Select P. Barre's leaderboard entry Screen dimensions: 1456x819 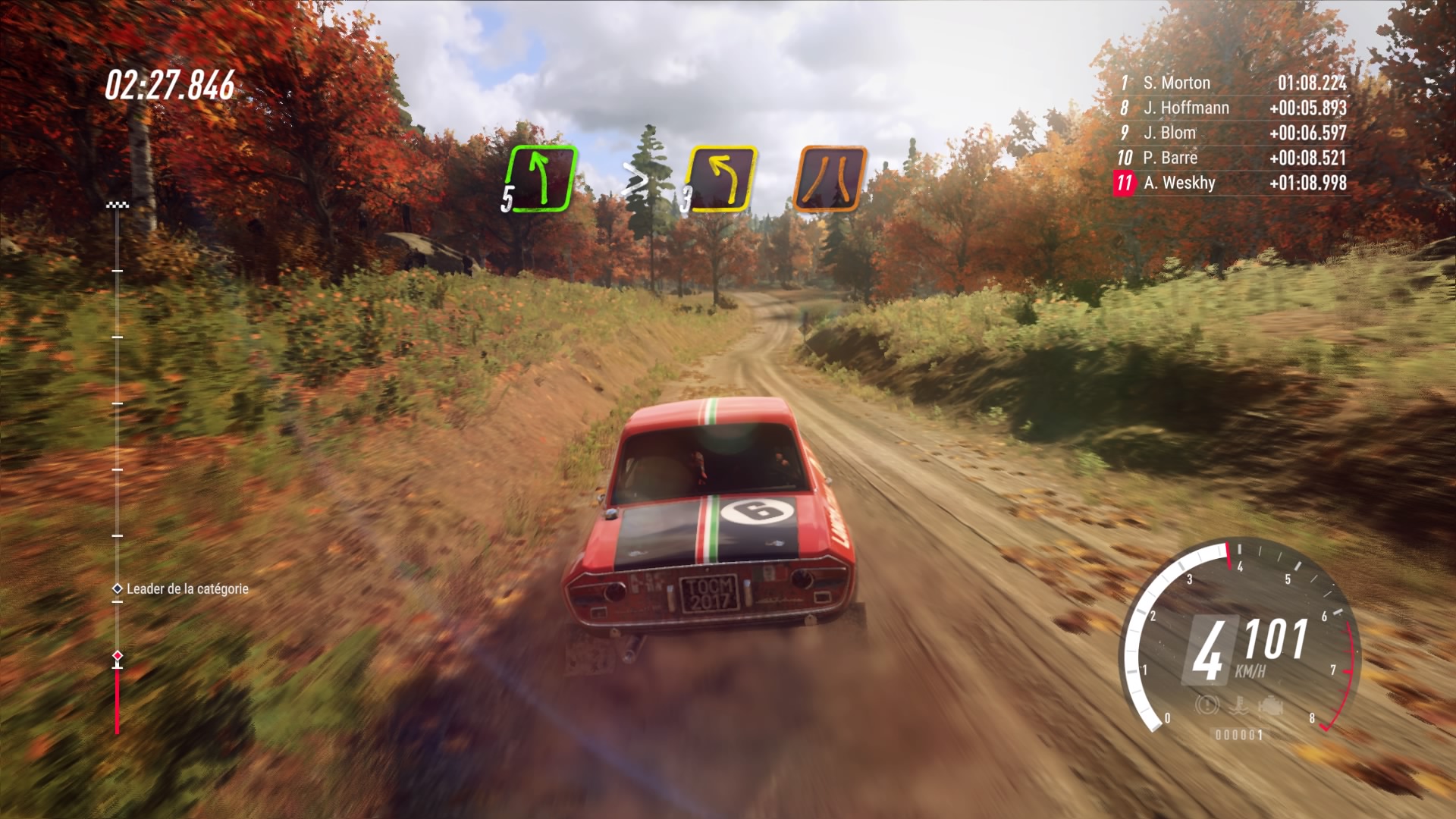pos(1234,158)
